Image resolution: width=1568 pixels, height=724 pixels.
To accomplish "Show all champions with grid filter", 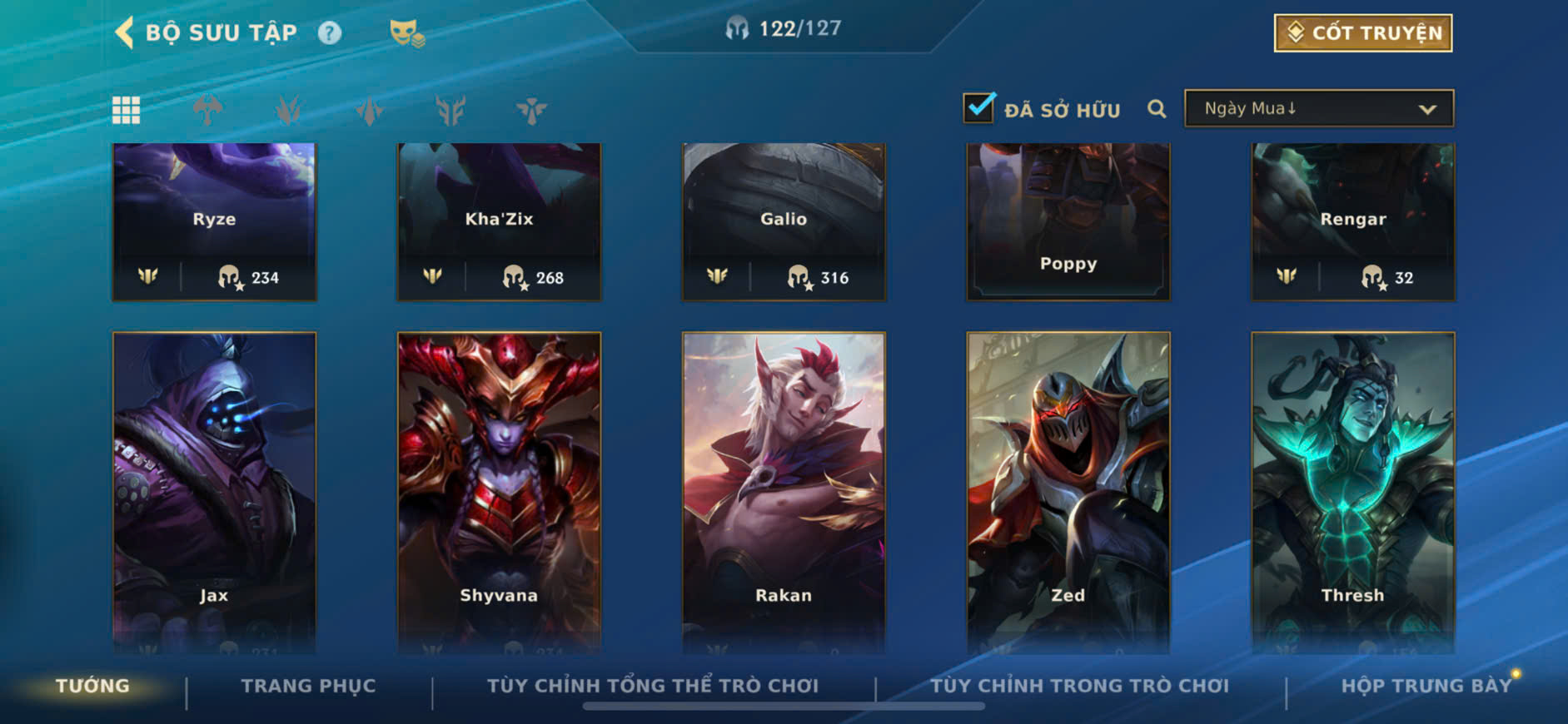I will (x=127, y=110).
